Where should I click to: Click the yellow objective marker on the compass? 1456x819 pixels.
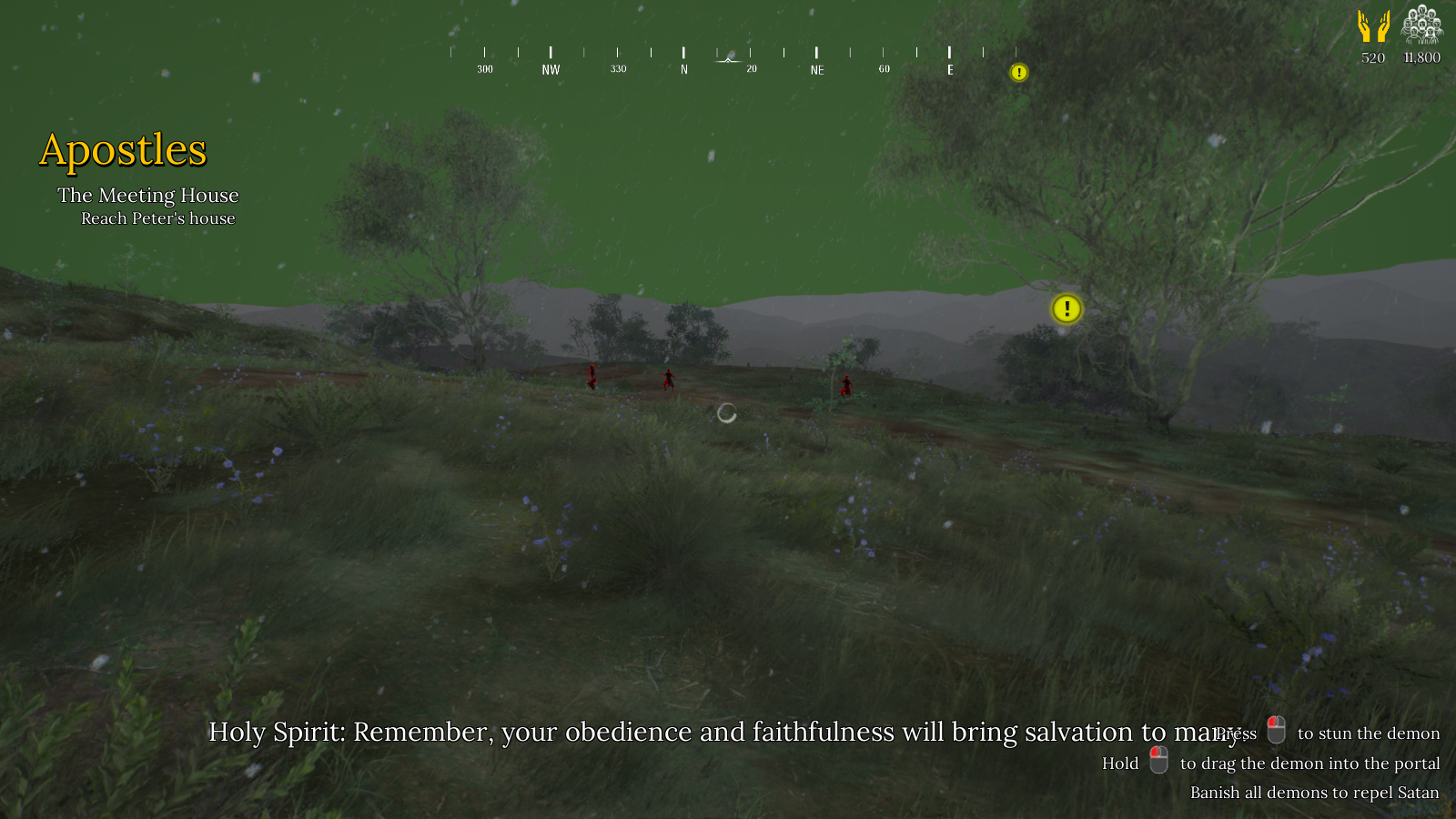tap(1019, 73)
